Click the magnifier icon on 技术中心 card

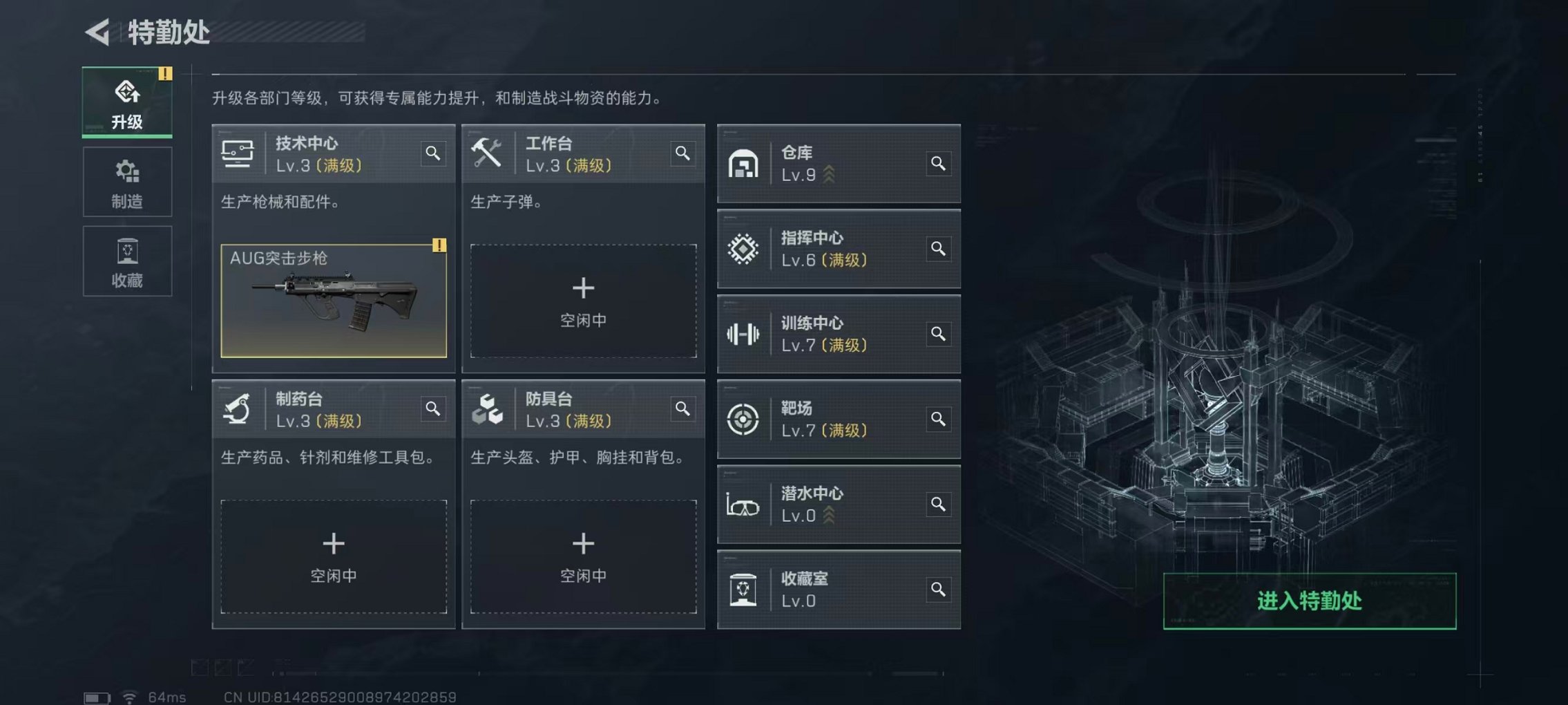click(x=434, y=153)
